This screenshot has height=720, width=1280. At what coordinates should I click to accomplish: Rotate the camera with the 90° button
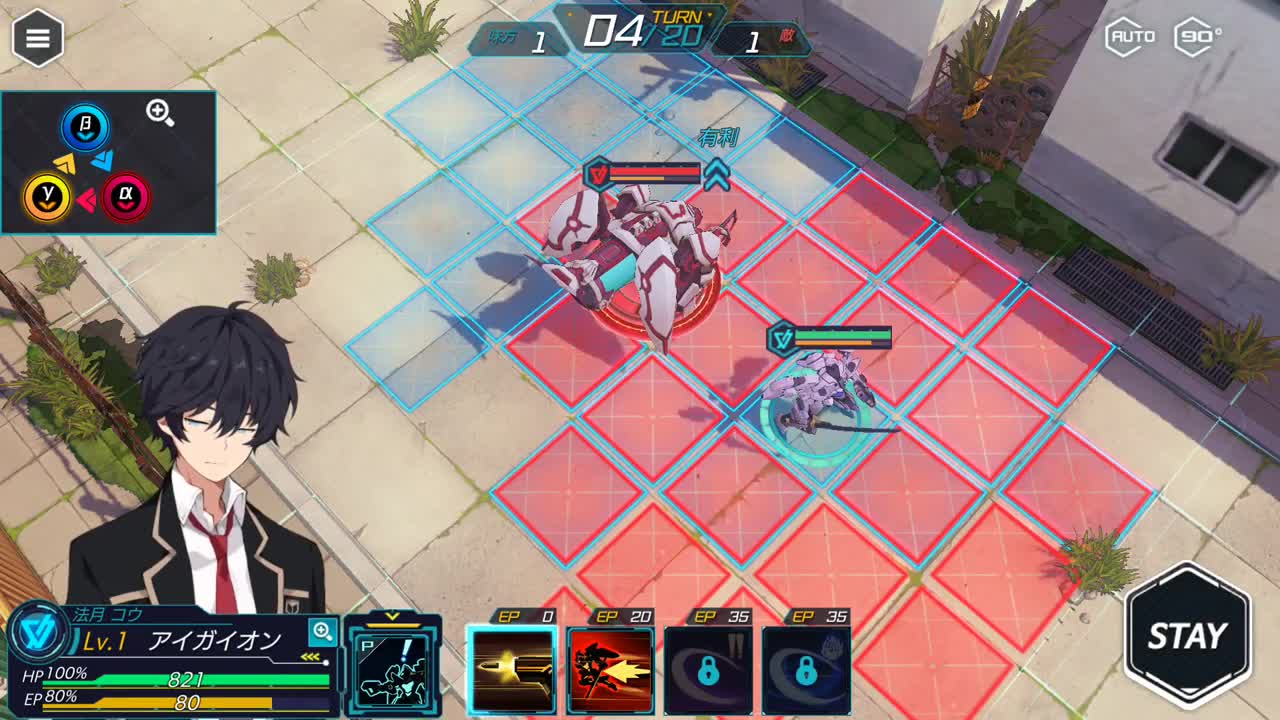[x=1198, y=37]
